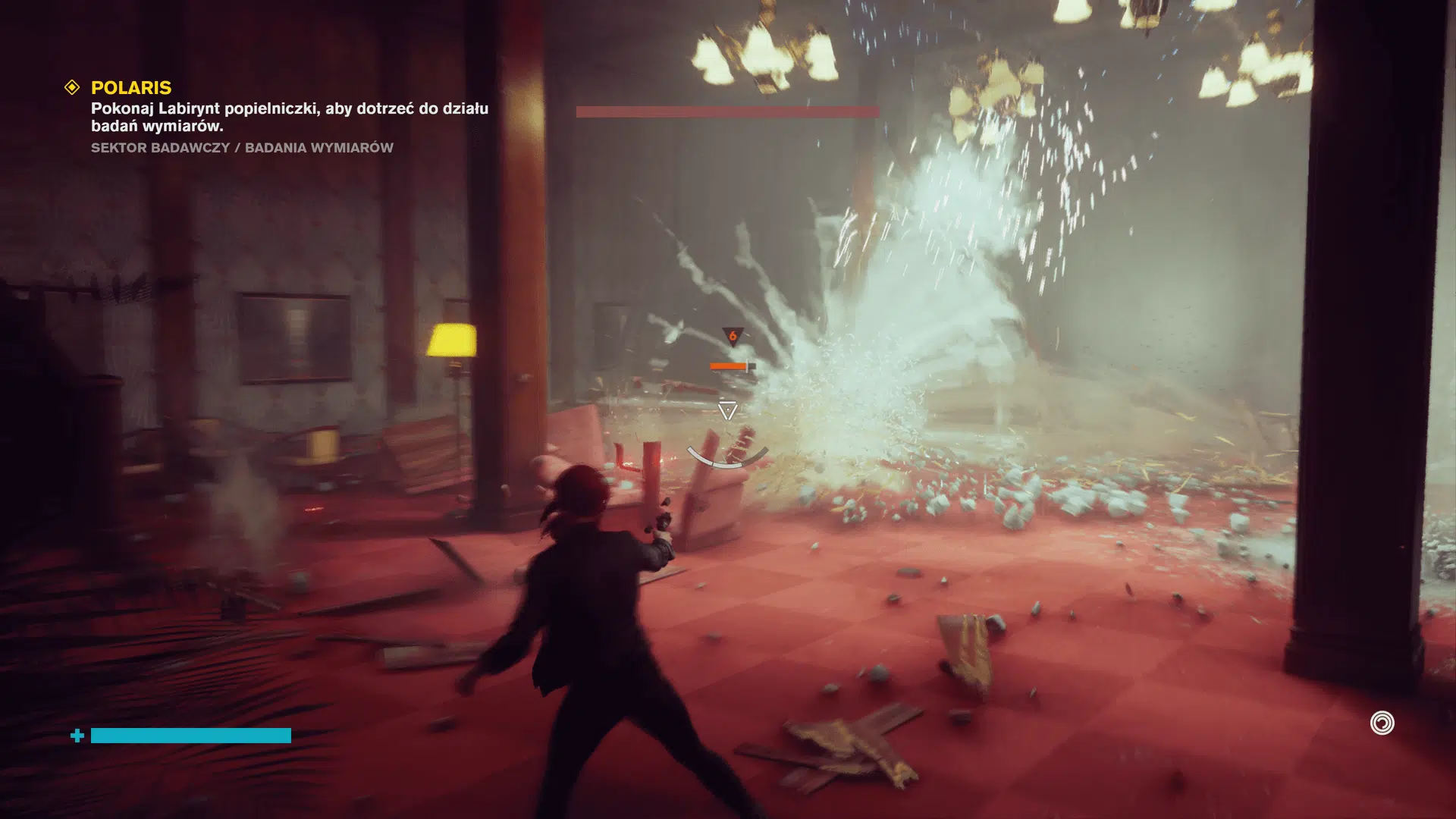Click the enemy level 6 marker
The height and width of the screenshot is (819, 1456).
click(x=733, y=336)
